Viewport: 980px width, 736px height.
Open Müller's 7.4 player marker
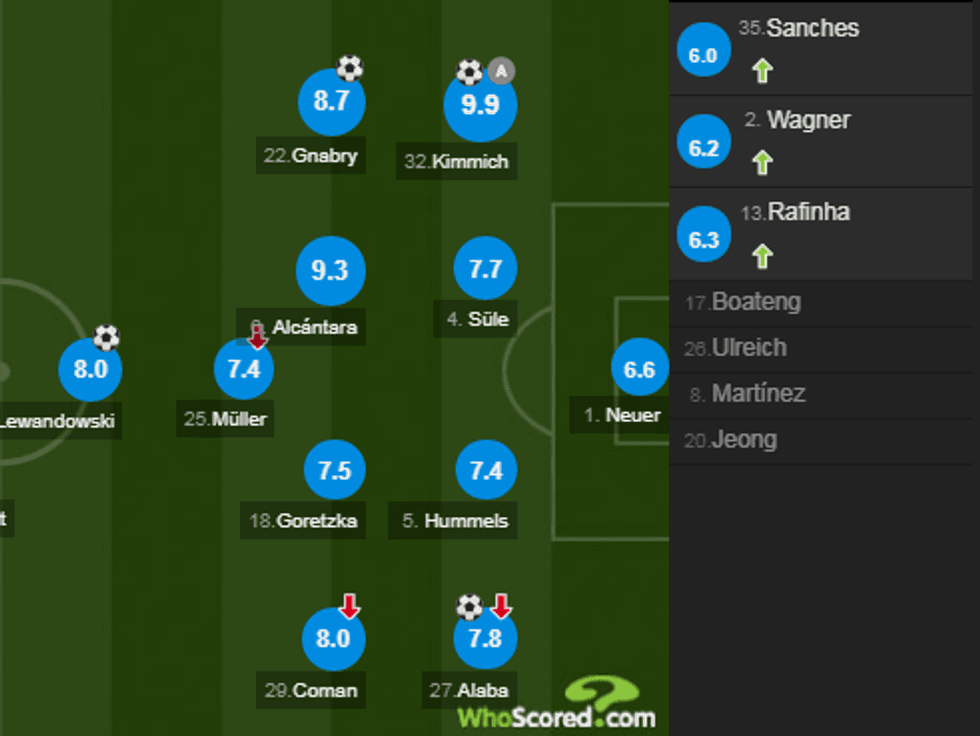244,370
